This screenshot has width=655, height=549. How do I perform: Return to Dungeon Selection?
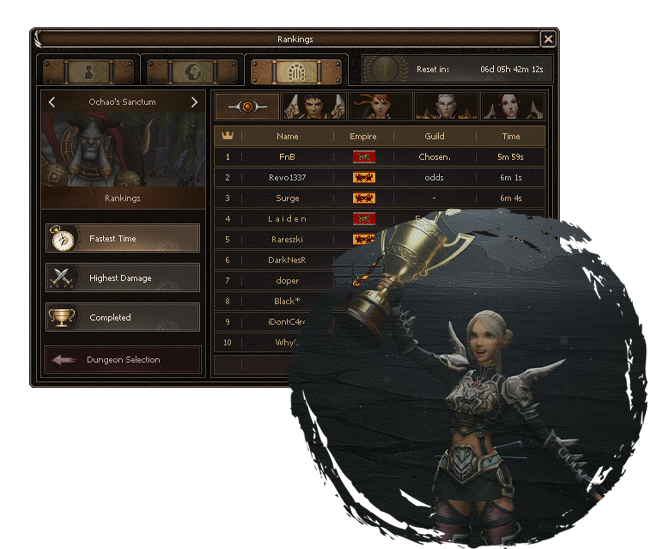[122, 359]
